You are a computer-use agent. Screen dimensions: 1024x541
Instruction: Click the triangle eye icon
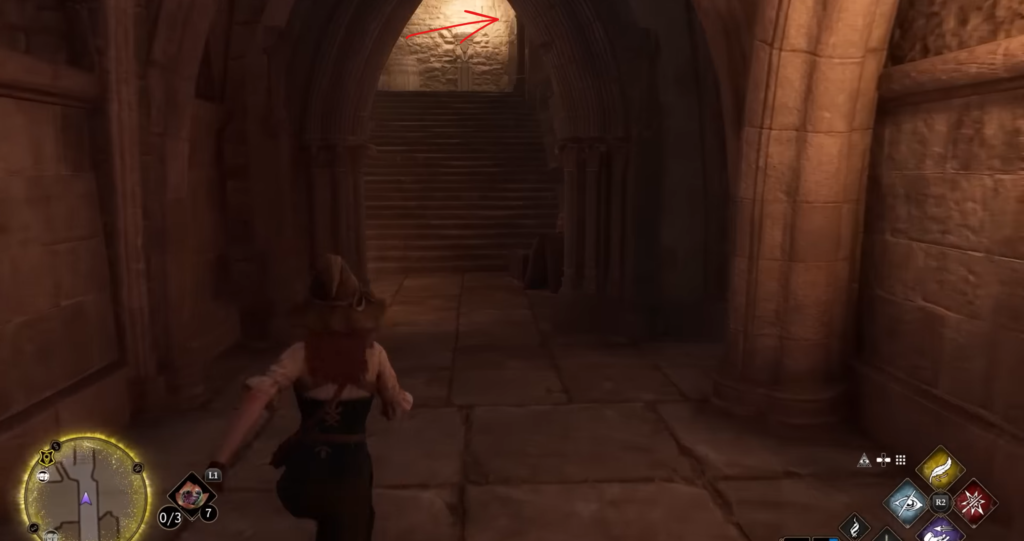click(863, 460)
